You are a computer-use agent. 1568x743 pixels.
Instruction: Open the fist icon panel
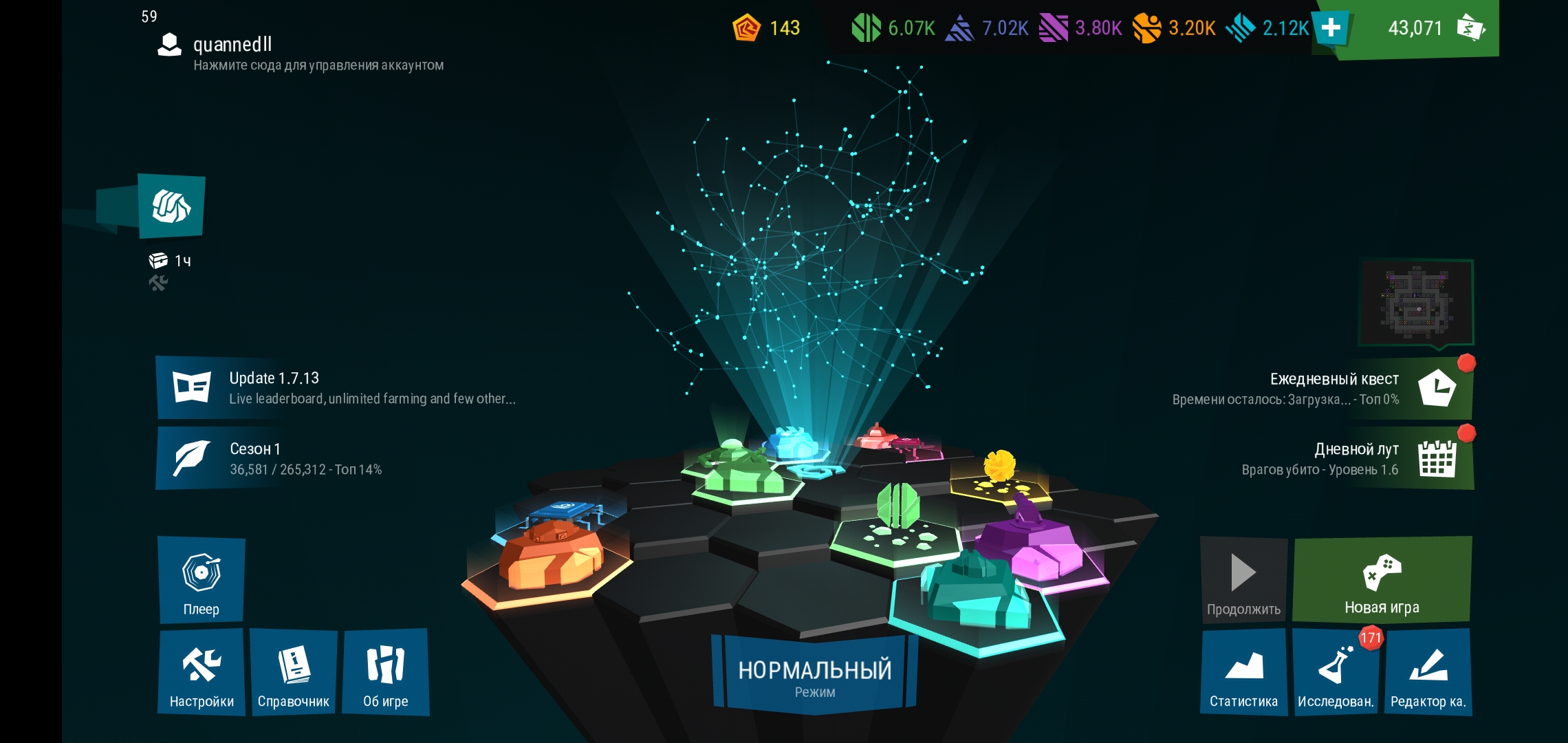click(x=171, y=206)
